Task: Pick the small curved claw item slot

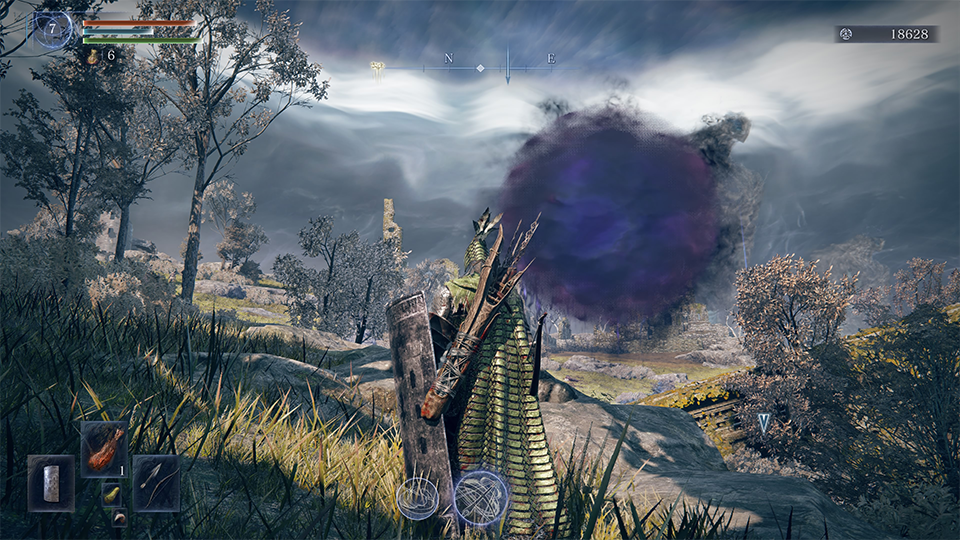Action: 119,516
